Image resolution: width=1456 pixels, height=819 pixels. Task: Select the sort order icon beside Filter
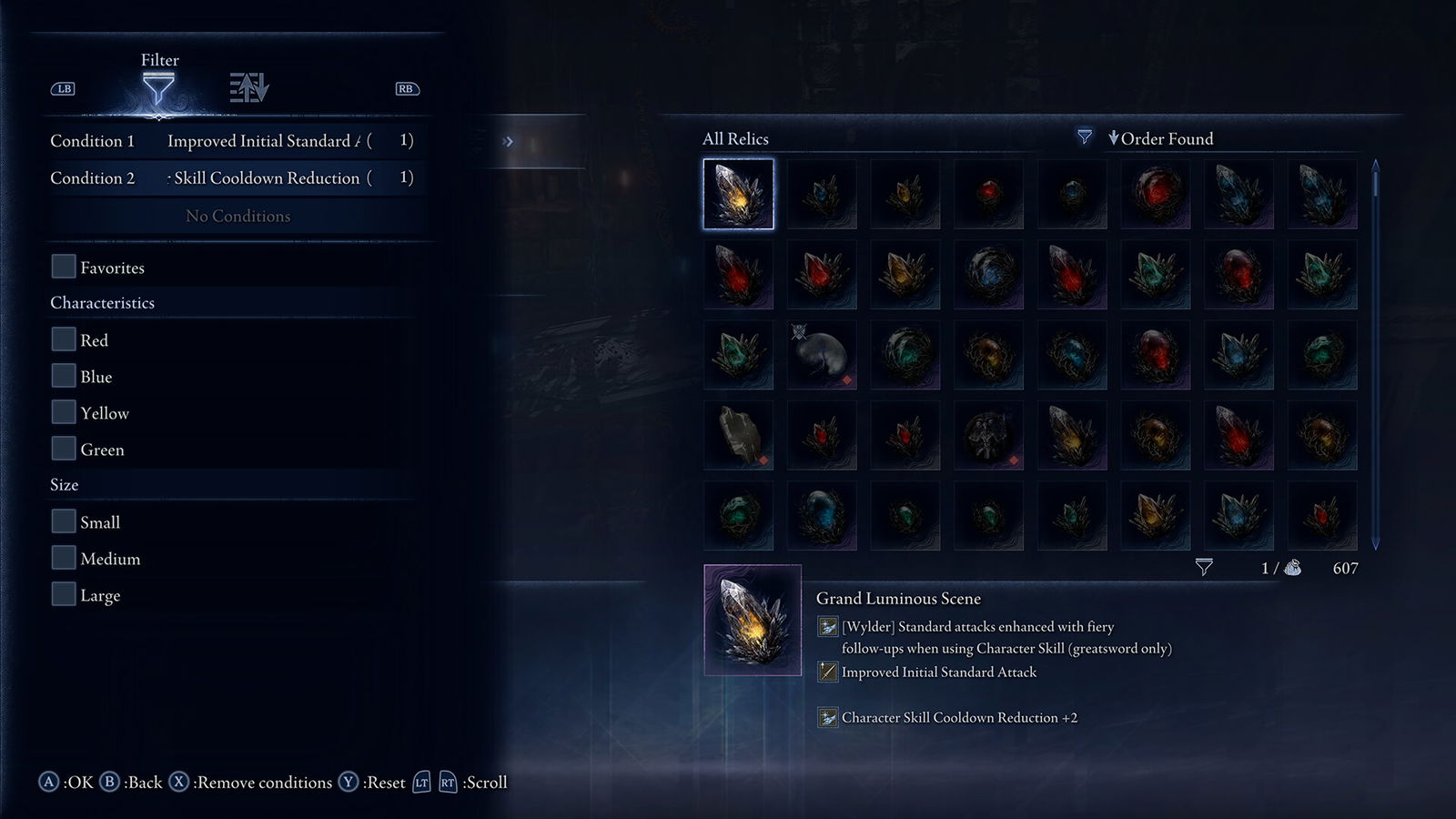[248, 86]
